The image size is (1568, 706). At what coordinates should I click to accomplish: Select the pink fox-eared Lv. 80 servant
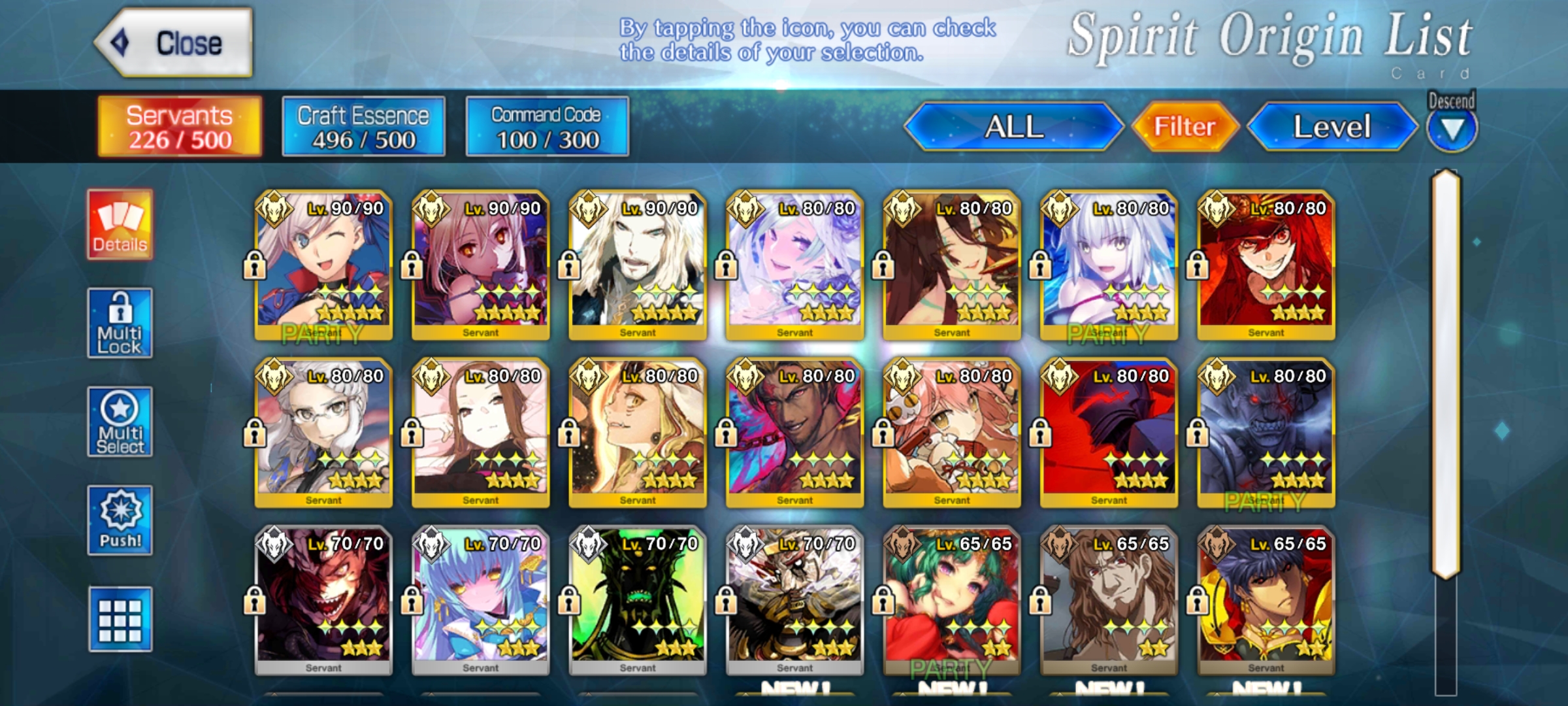[951, 433]
